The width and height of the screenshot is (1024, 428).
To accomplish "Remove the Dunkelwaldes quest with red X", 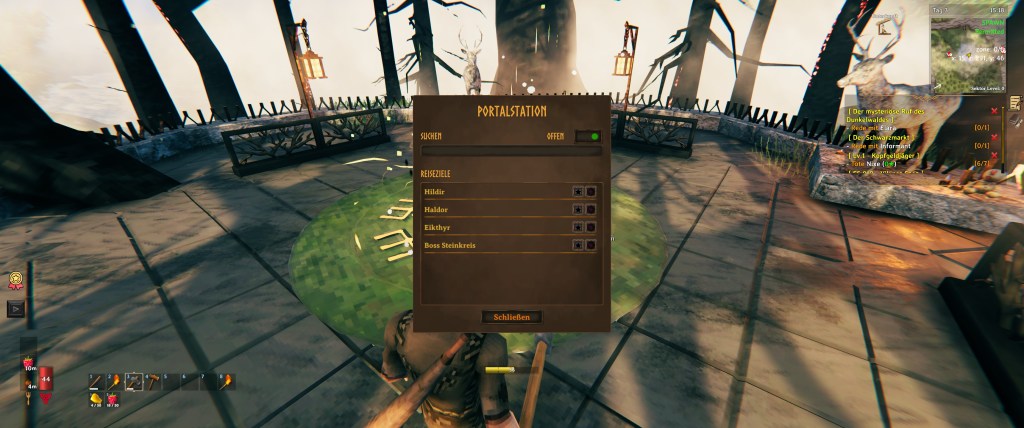I will click(994, 110).
